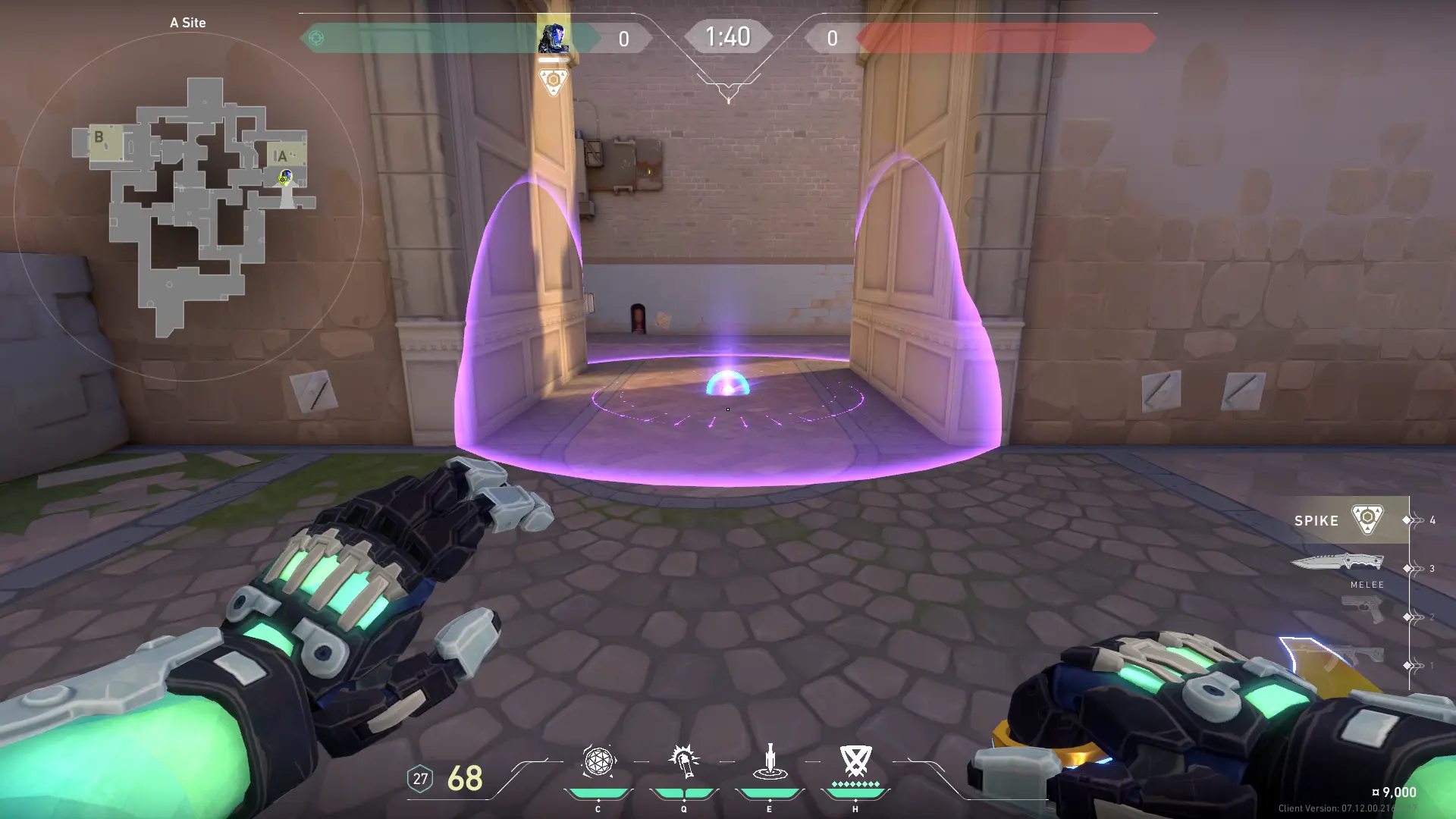Click the player marker on the minimap
This screenshot has width=1456, height=819.
click(x=285, y=177)
